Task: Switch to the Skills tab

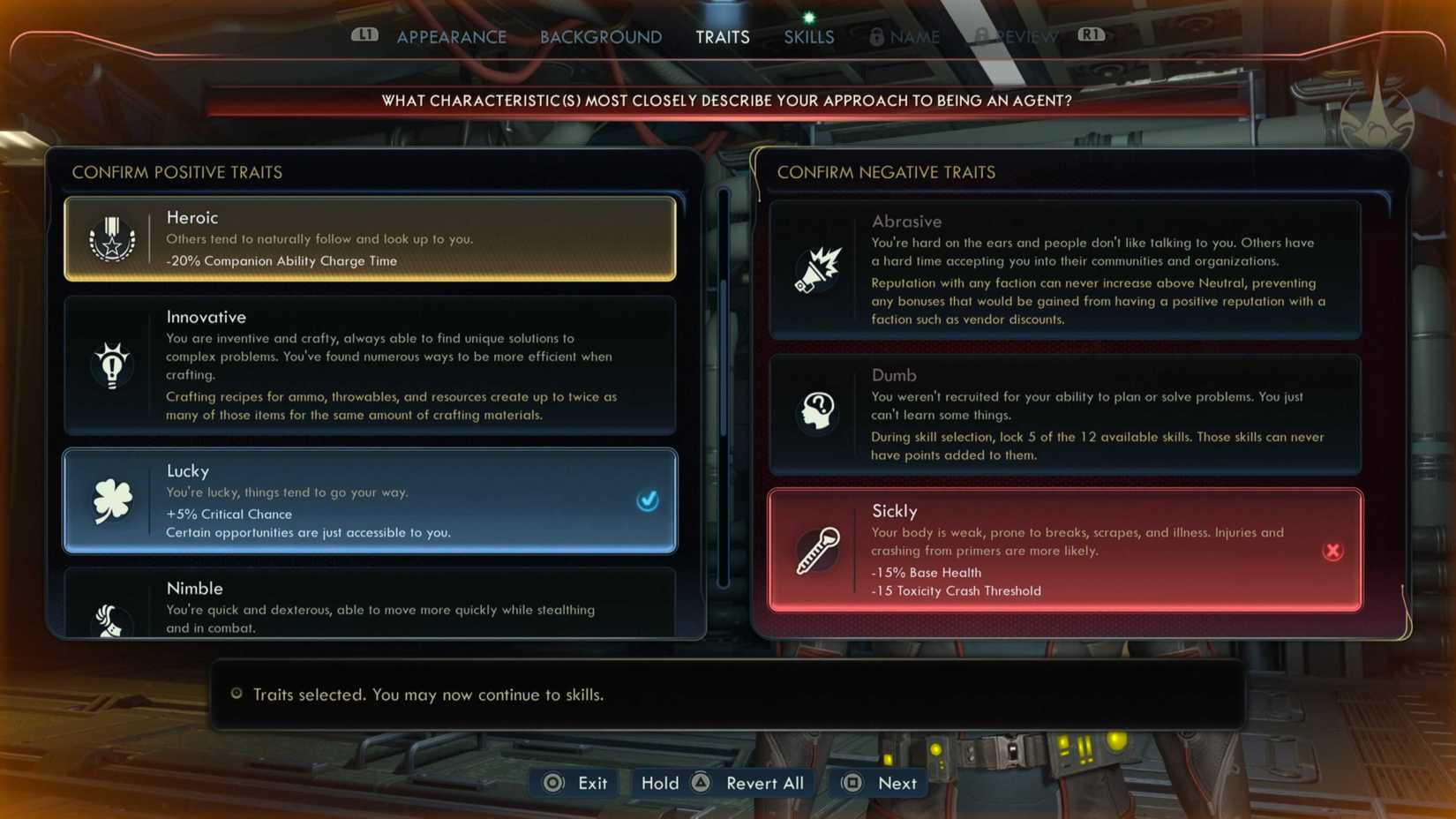Action: tap(807, 36)
